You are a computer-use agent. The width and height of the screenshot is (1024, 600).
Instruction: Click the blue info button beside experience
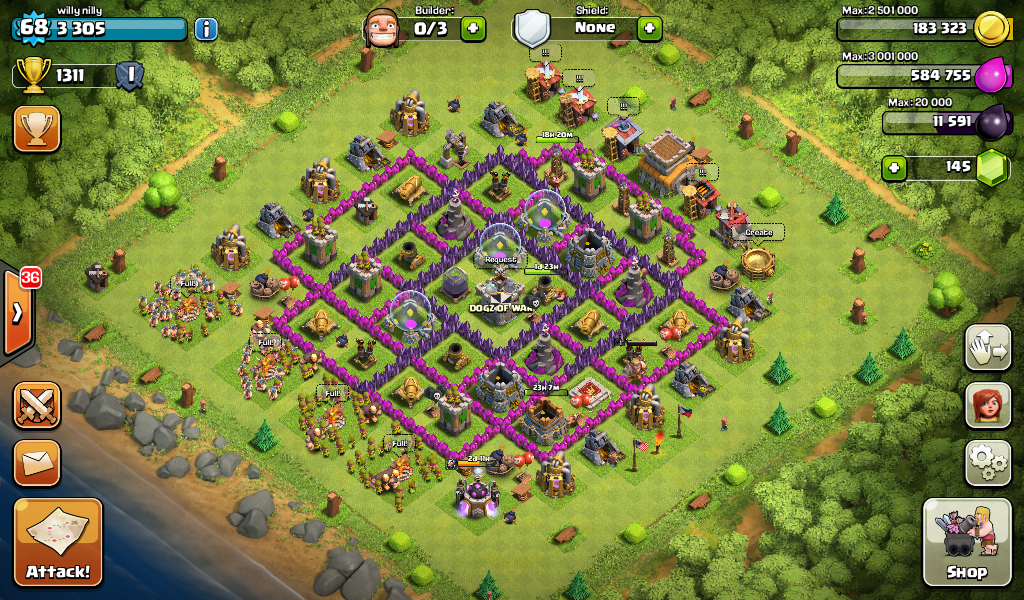[206, 28]
